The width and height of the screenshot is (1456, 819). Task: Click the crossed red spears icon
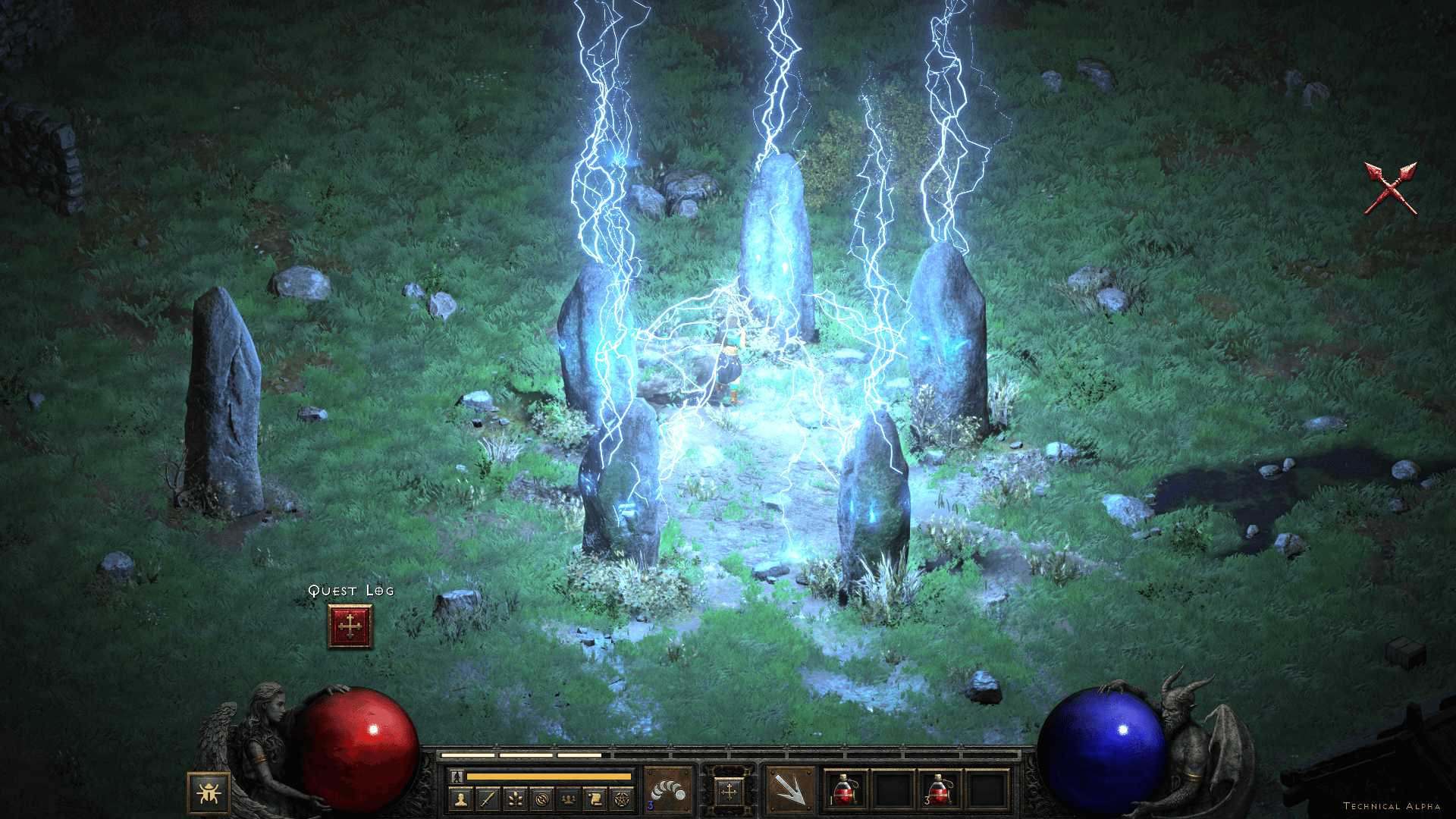1391,188
